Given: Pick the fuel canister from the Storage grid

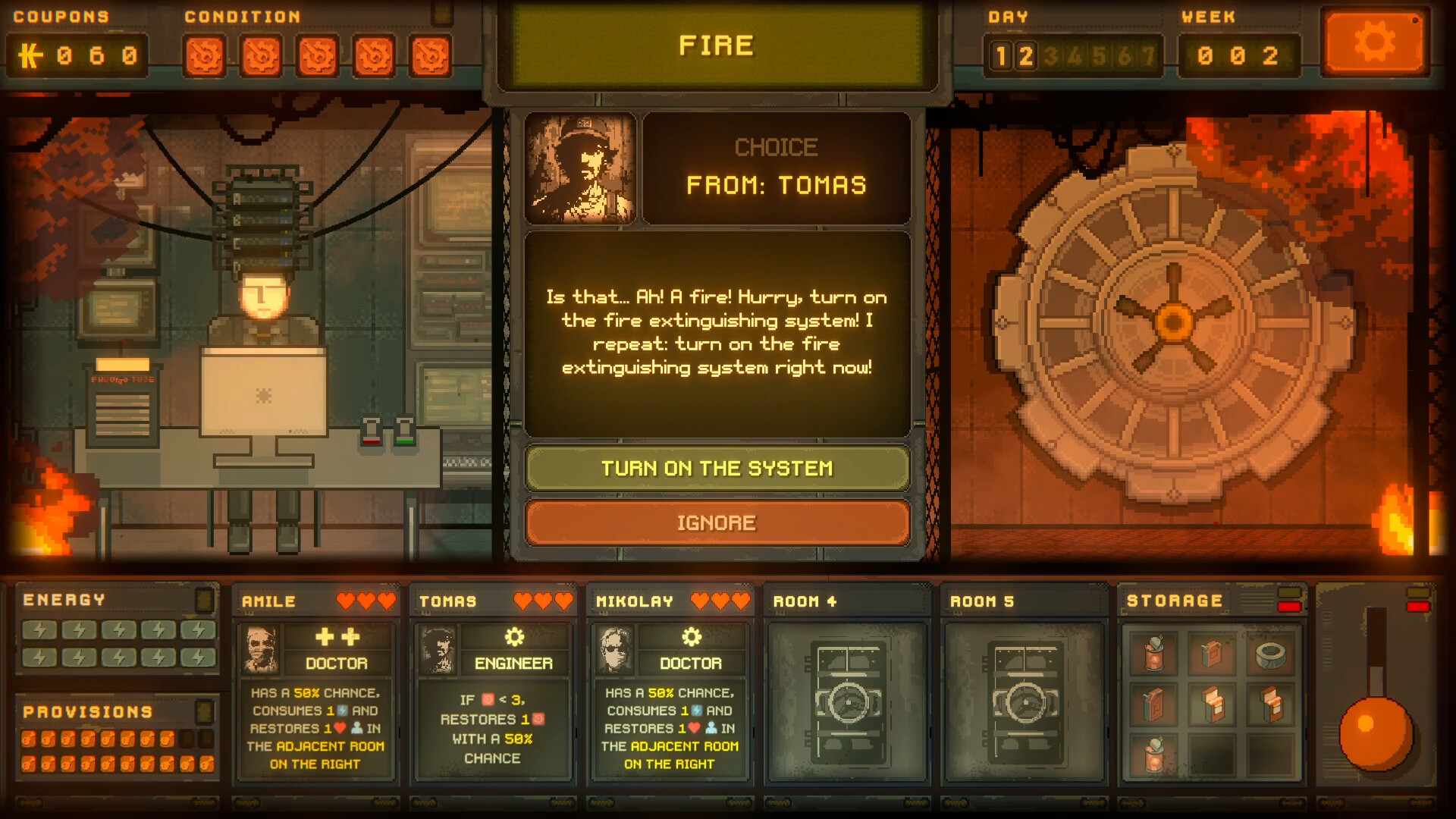Looking at the screenshot, I should pos(1210,653).
